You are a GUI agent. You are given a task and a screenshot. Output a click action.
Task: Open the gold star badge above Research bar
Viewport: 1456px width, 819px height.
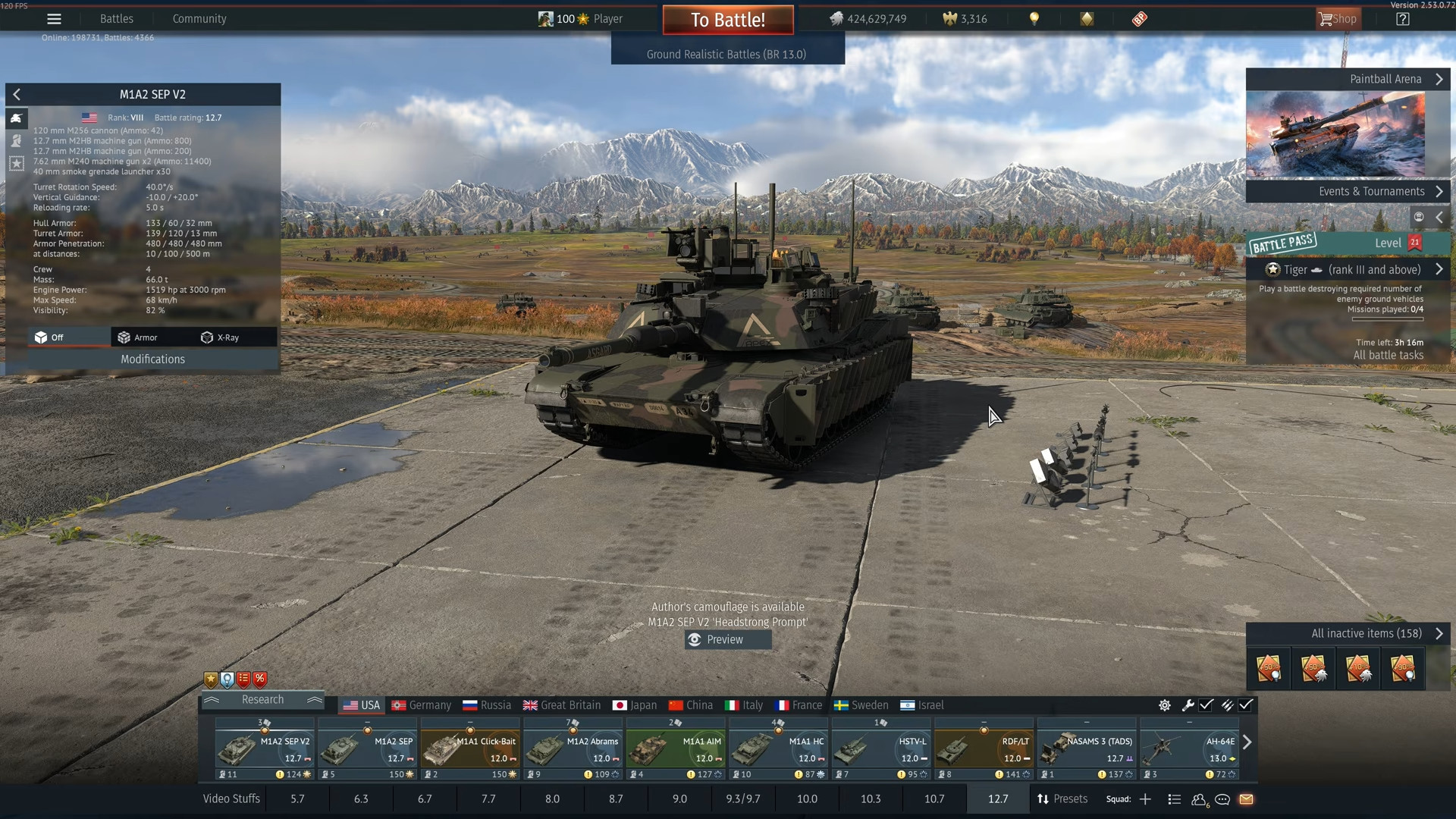pyautogui.click(x=210, y=679)
